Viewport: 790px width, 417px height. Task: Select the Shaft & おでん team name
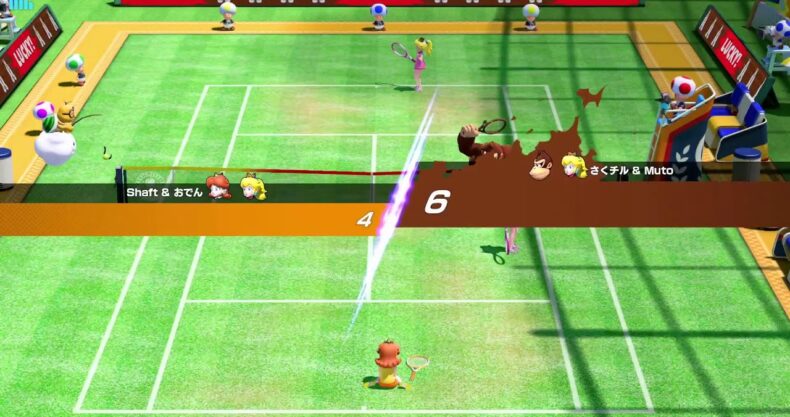click(165, 192)
